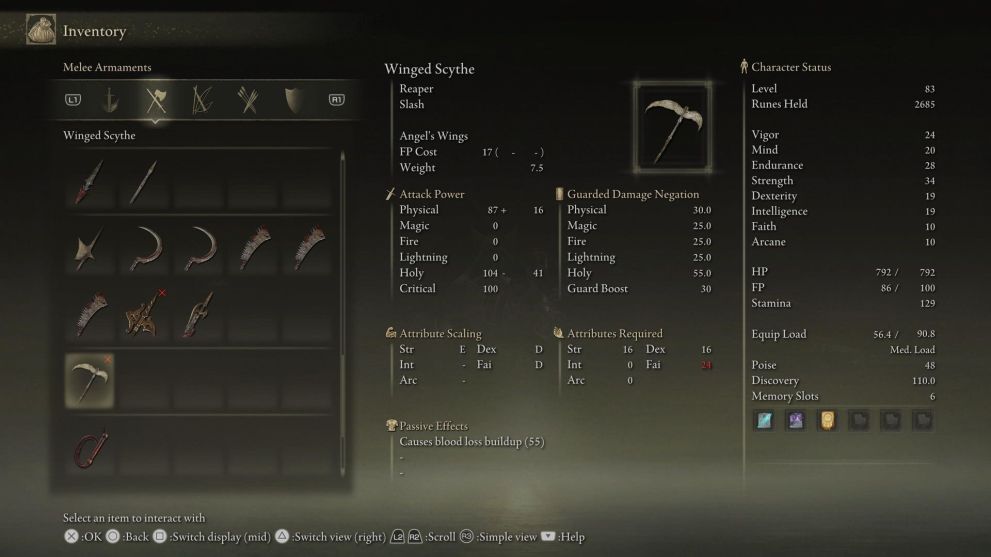Screen dimensions: 991x557
Task: Open the shields tab
Action: (292, 100)
